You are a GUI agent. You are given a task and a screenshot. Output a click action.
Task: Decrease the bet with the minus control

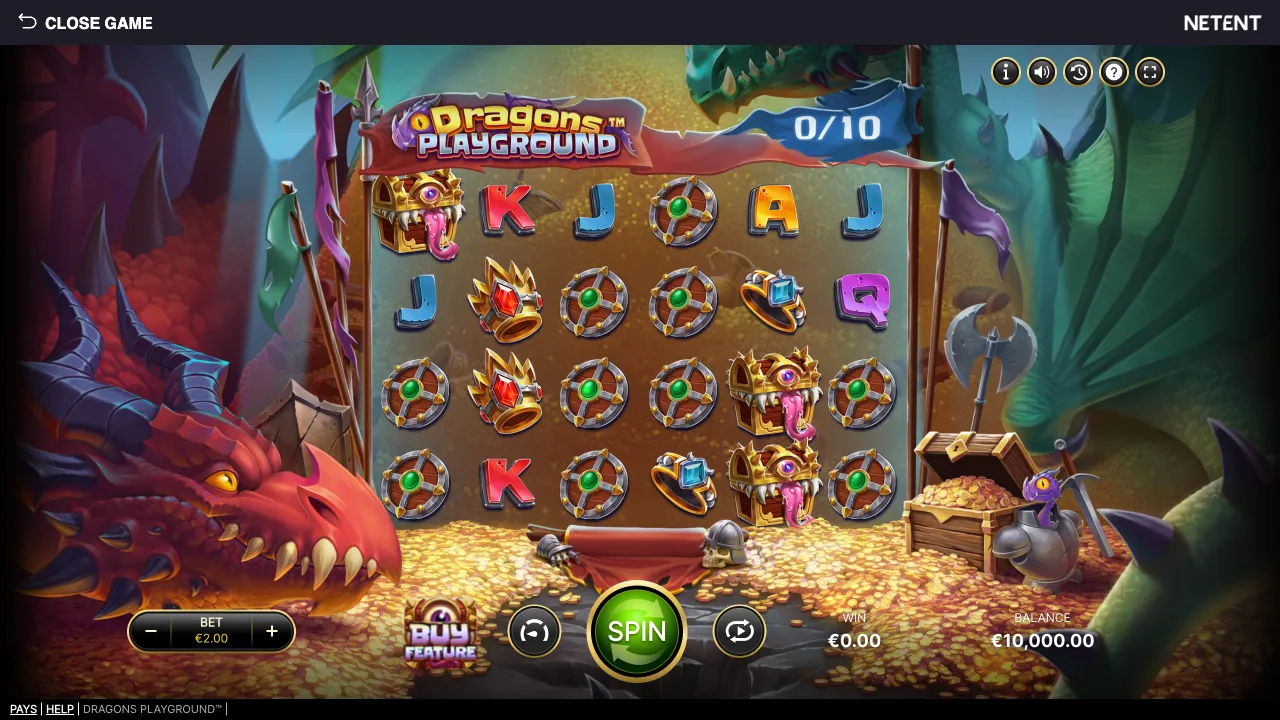[x=151, y=631]
